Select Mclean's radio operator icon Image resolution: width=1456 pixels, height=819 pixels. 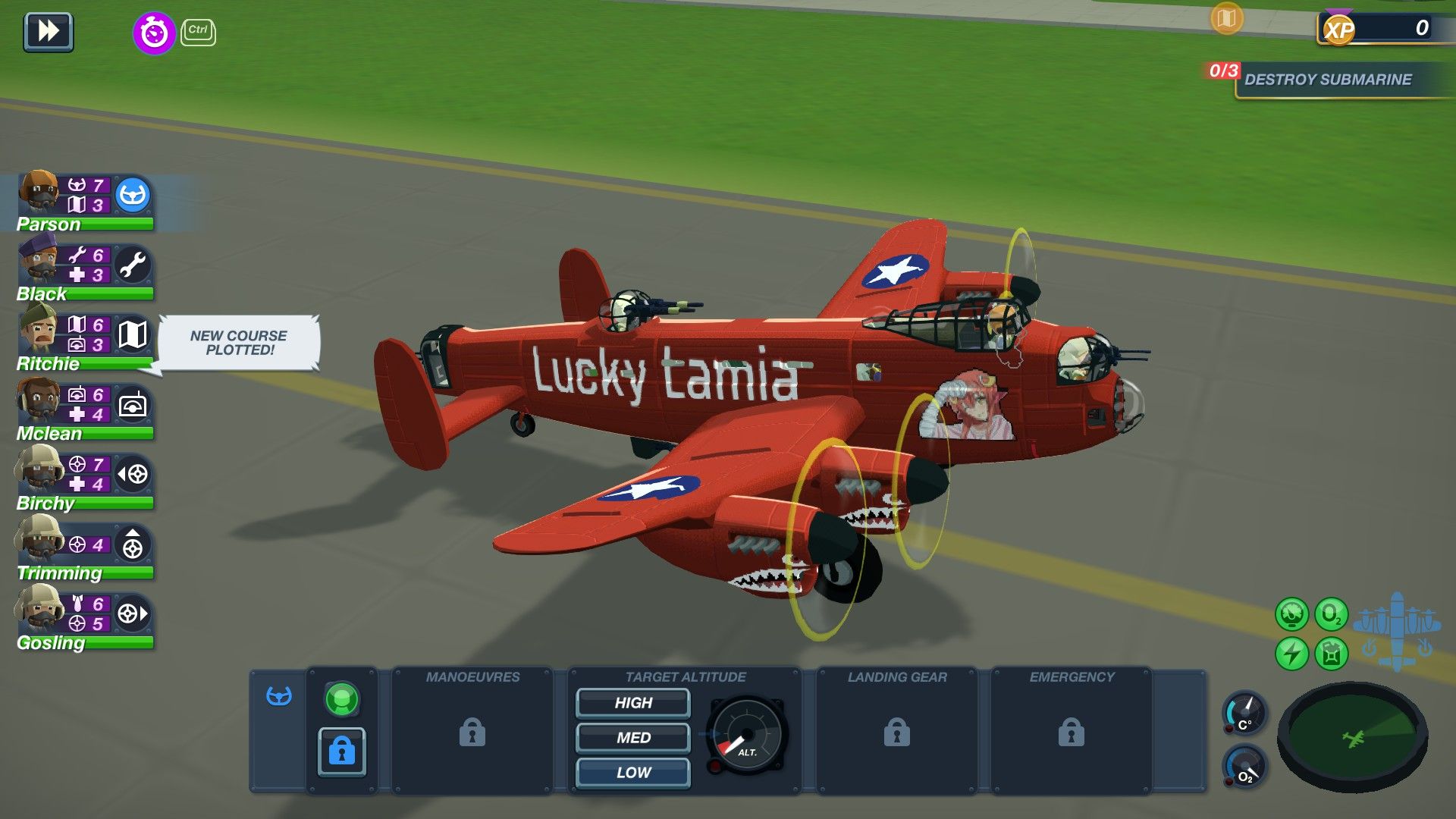pyautogui.click(x=133, y=406)
